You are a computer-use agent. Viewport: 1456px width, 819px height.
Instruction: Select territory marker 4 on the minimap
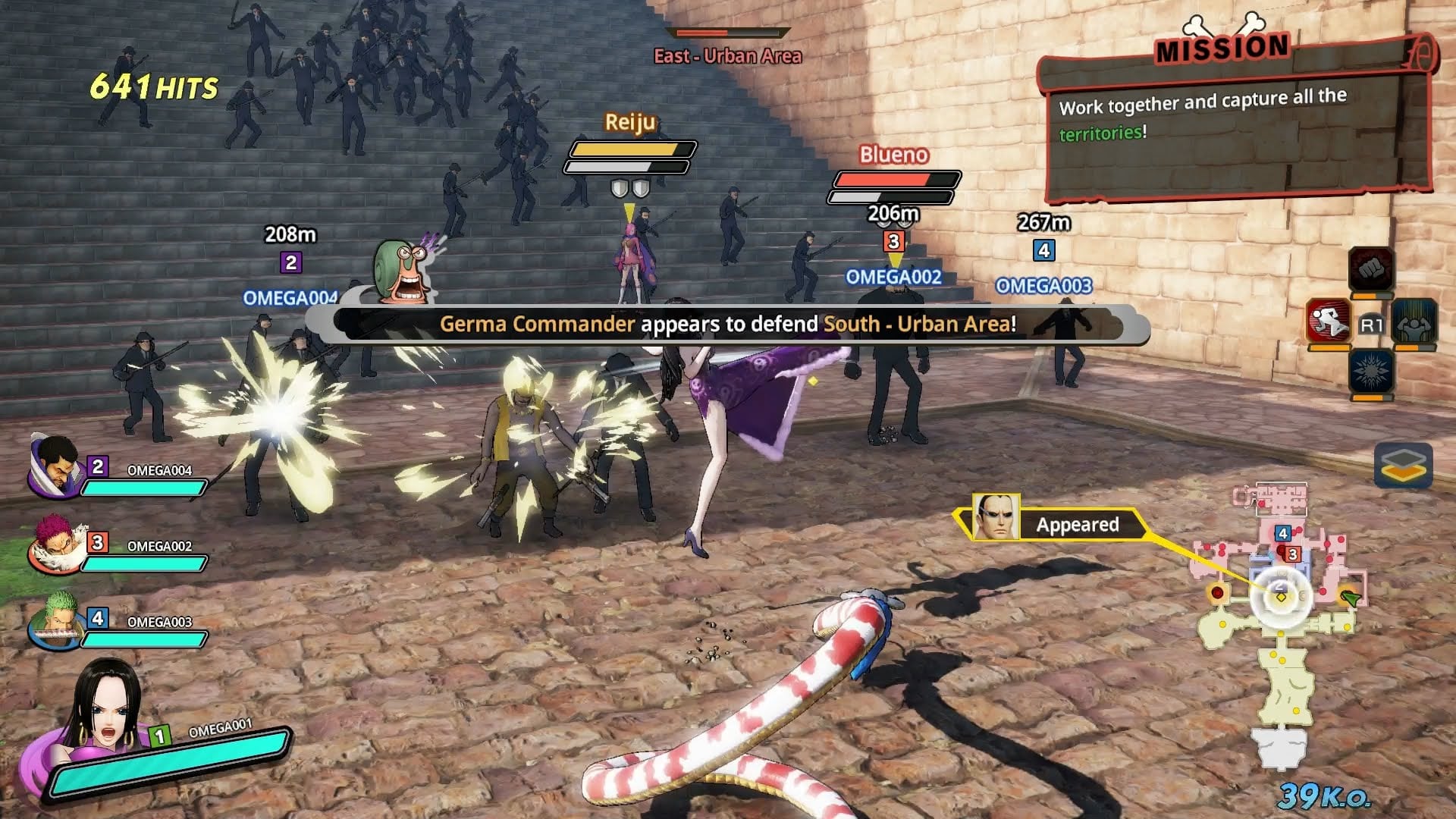pos(1283,534)
